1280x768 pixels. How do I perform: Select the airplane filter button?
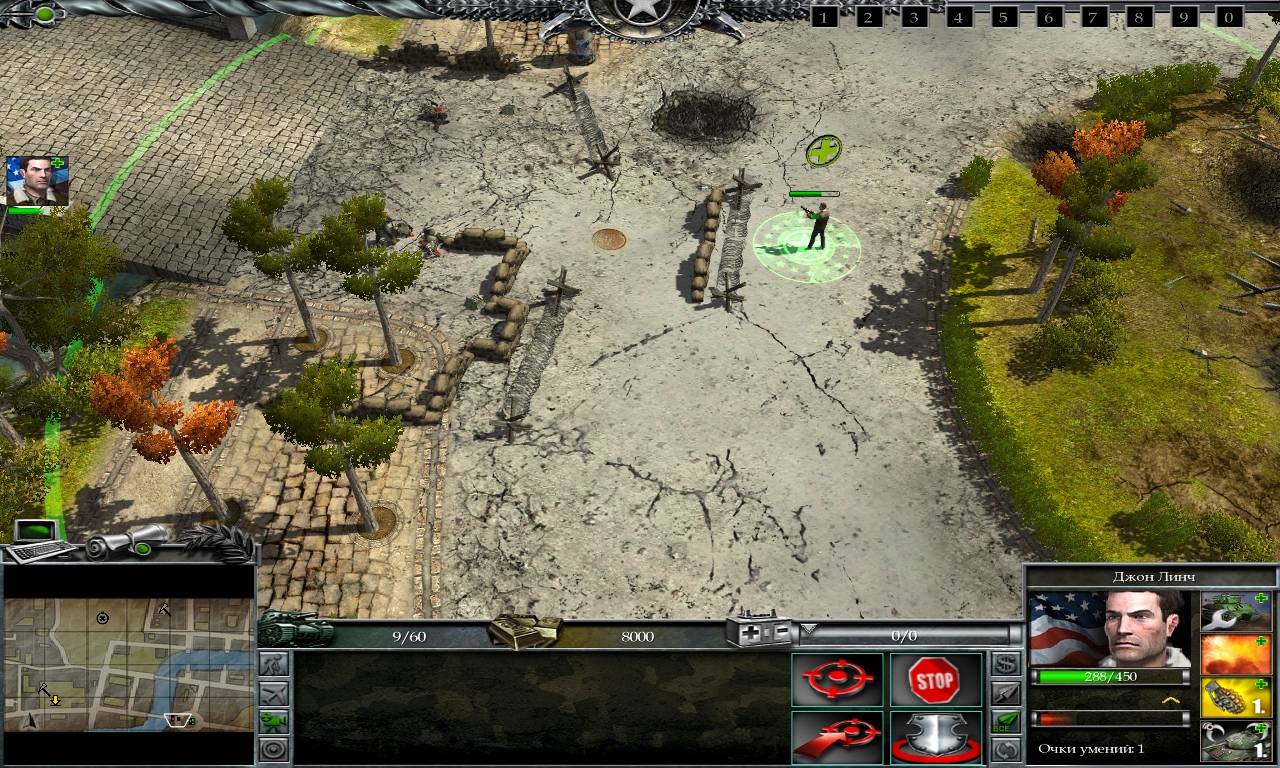(273, 692)
